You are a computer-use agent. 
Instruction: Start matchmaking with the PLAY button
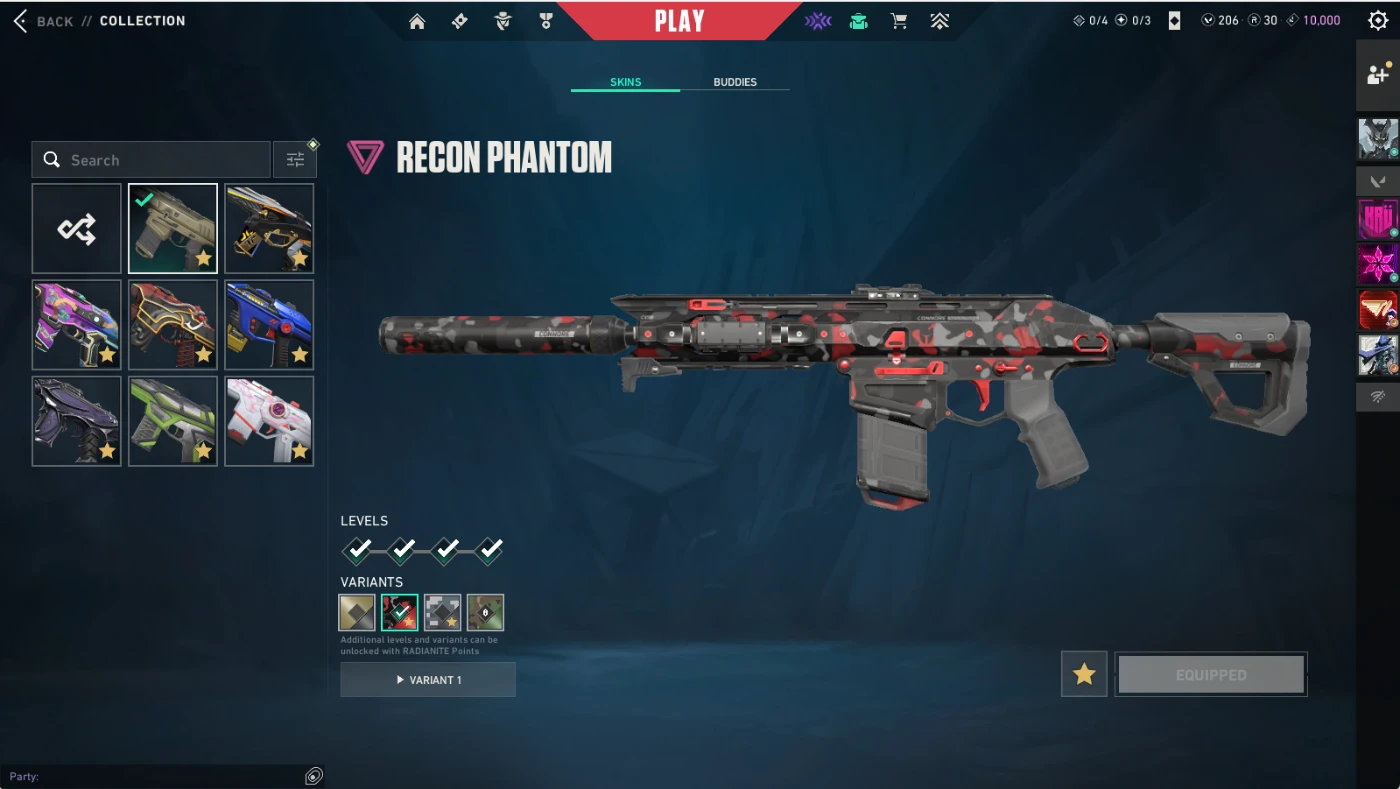click(679, 21)
